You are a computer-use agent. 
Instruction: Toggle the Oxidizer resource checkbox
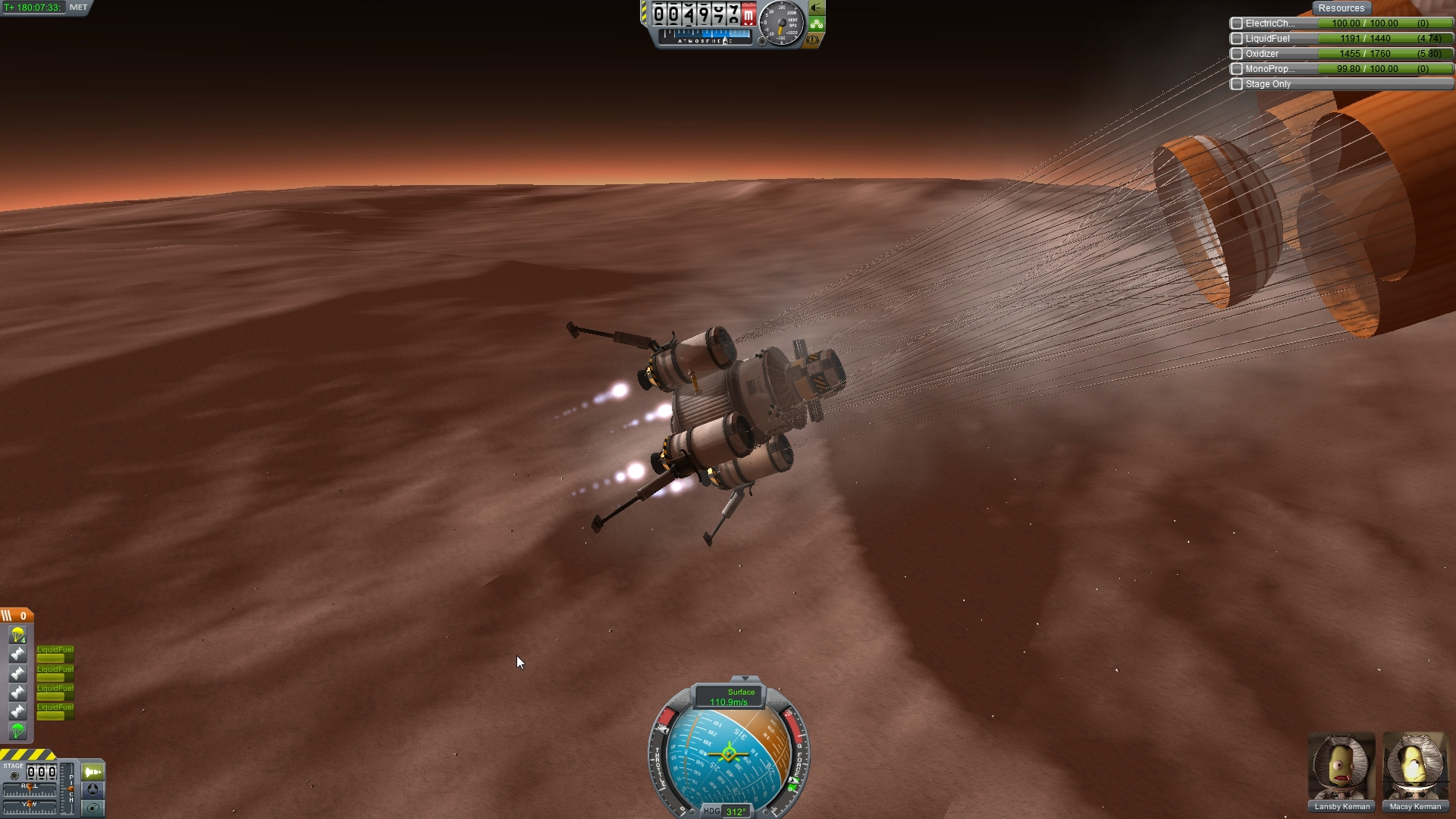(x=1237, y=54)
